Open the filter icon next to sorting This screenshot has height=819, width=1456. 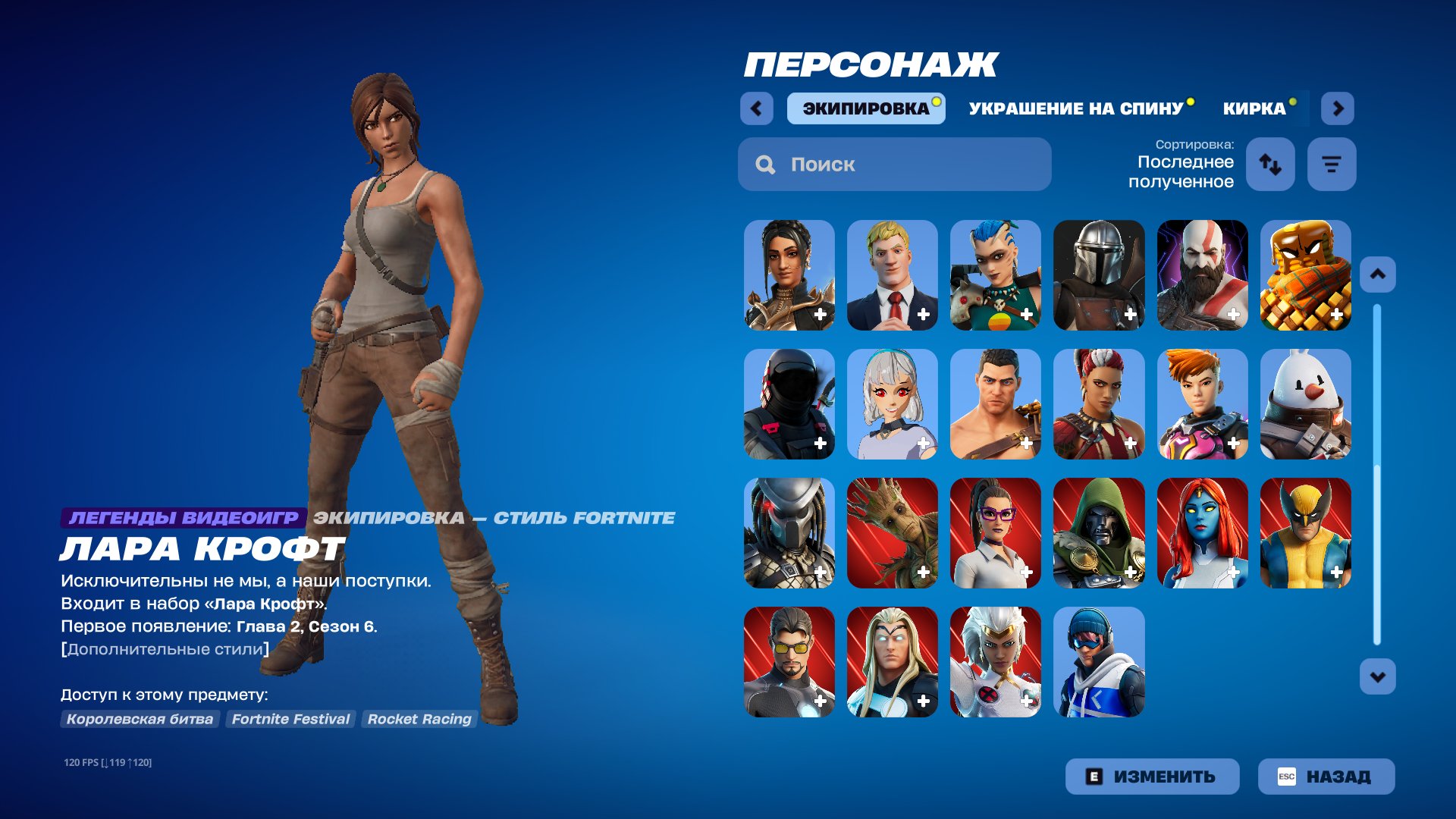[x=1332, y=164]
